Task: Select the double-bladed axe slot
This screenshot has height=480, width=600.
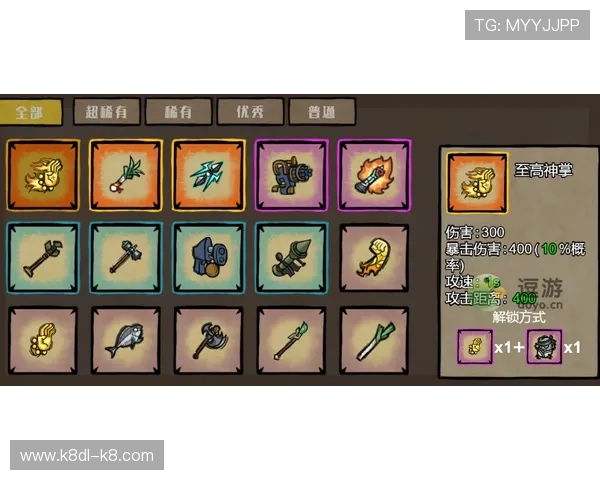Action: click(x=208, y=340)
